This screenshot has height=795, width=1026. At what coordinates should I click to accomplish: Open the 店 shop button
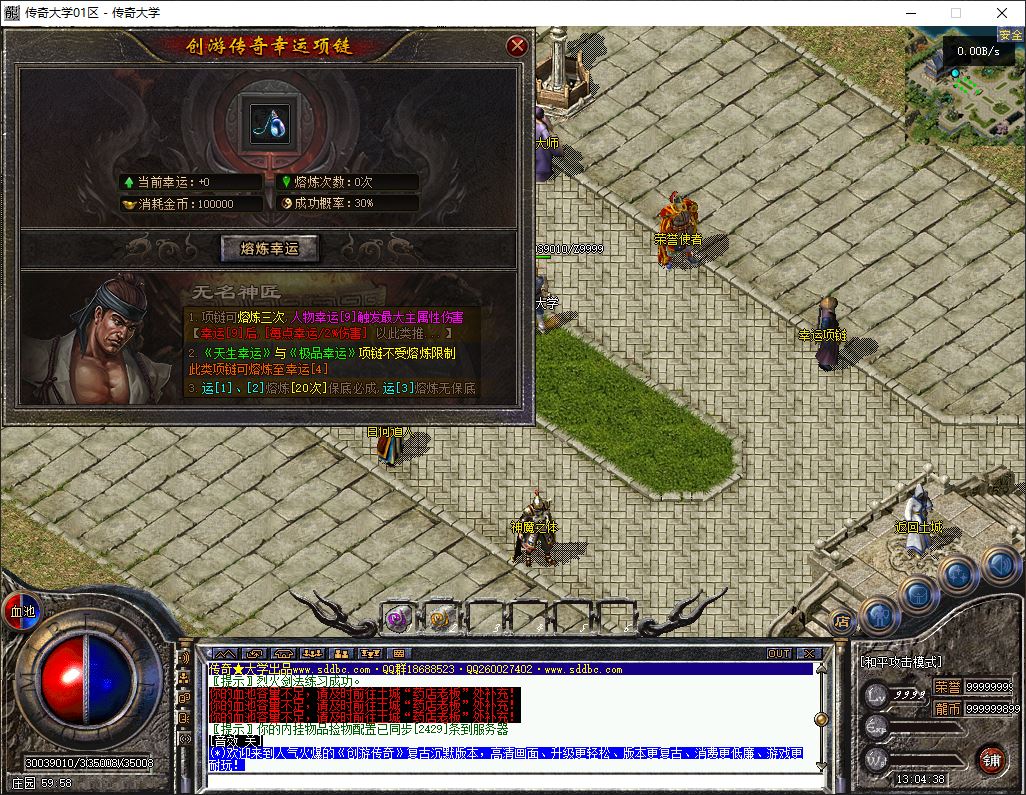[841, 619]
